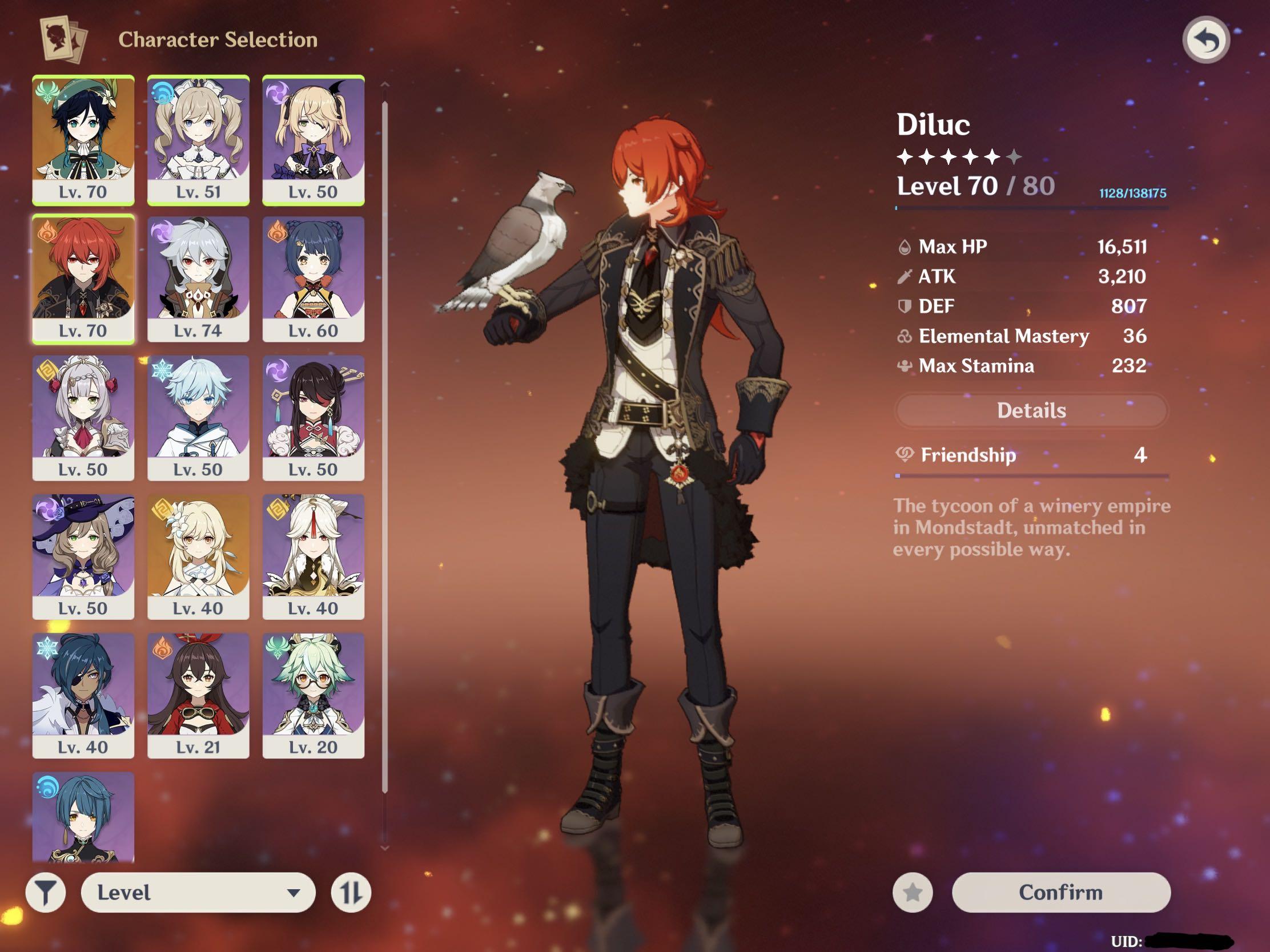Choose Xiangling at Lv. 60
This screenshot has width=1270, height=952.
click(313, 279)
